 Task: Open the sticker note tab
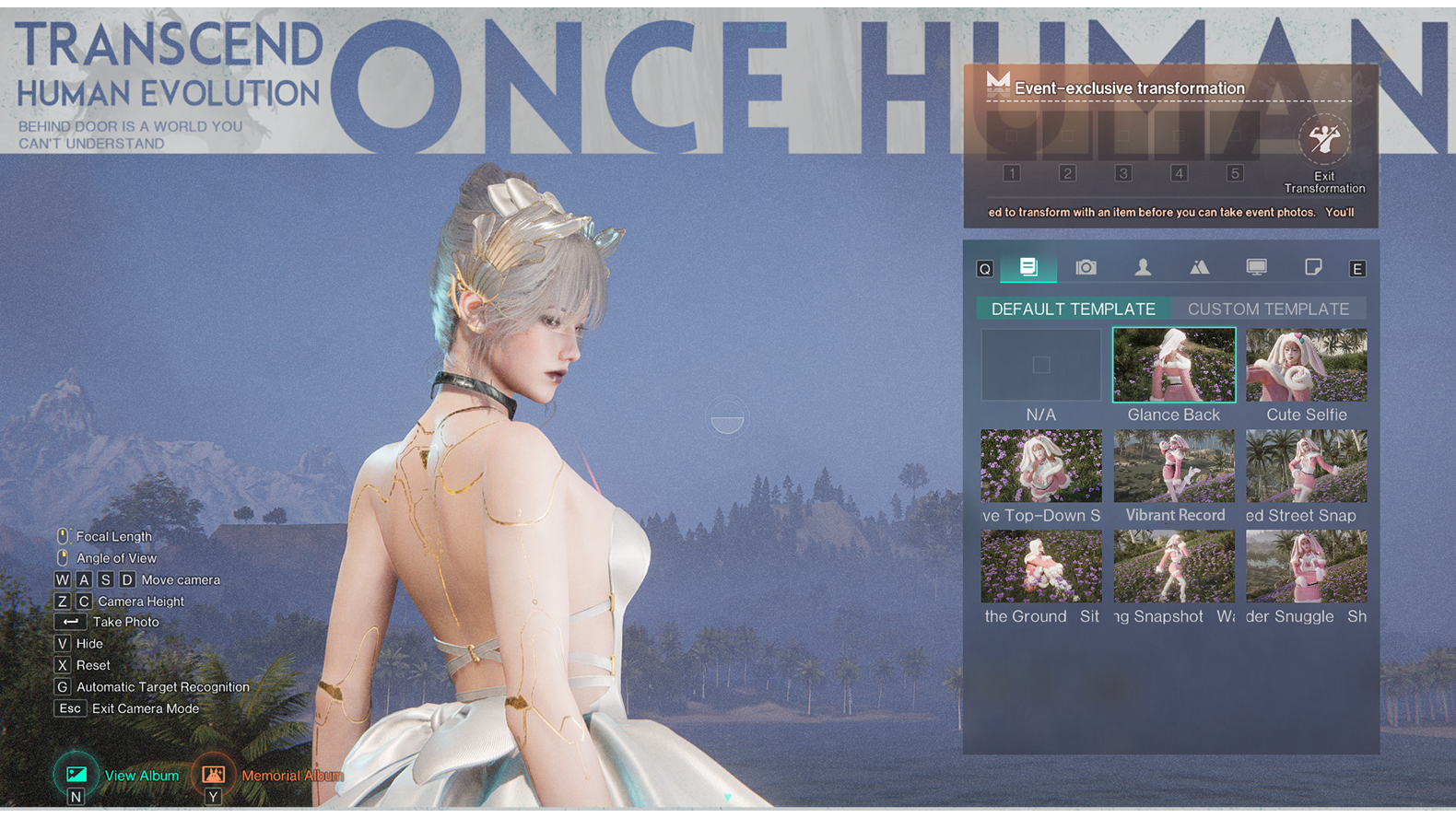tap(1313, 267)
